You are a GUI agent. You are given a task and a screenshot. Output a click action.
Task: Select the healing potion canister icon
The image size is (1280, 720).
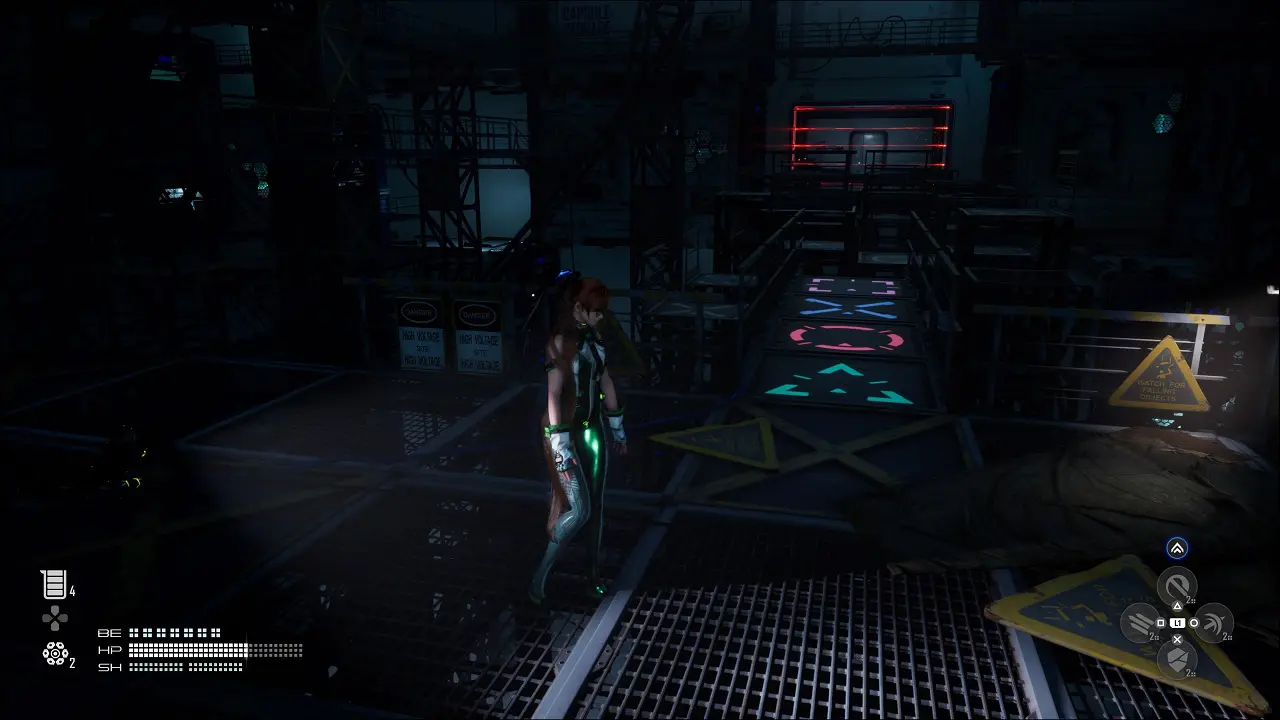pyautogui.click(x=52, y=584)
